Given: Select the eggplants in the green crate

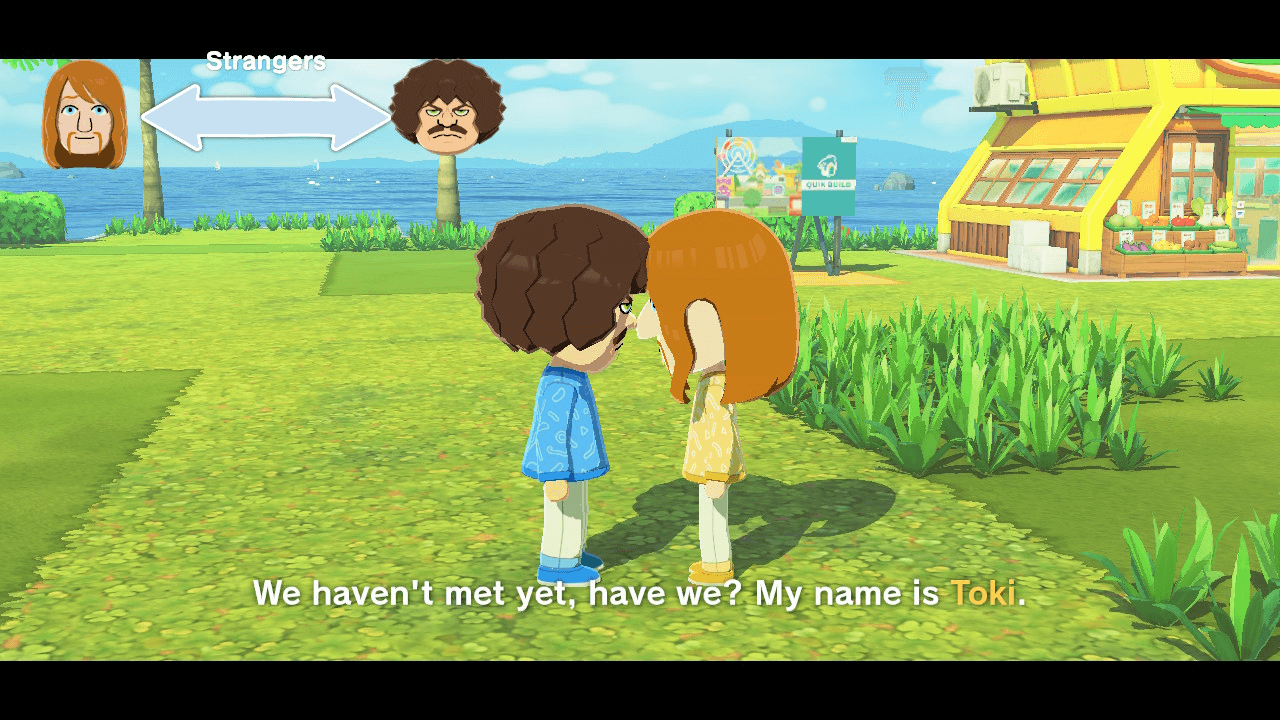Looking at the screenshot, I should [x=1137, y=246].
